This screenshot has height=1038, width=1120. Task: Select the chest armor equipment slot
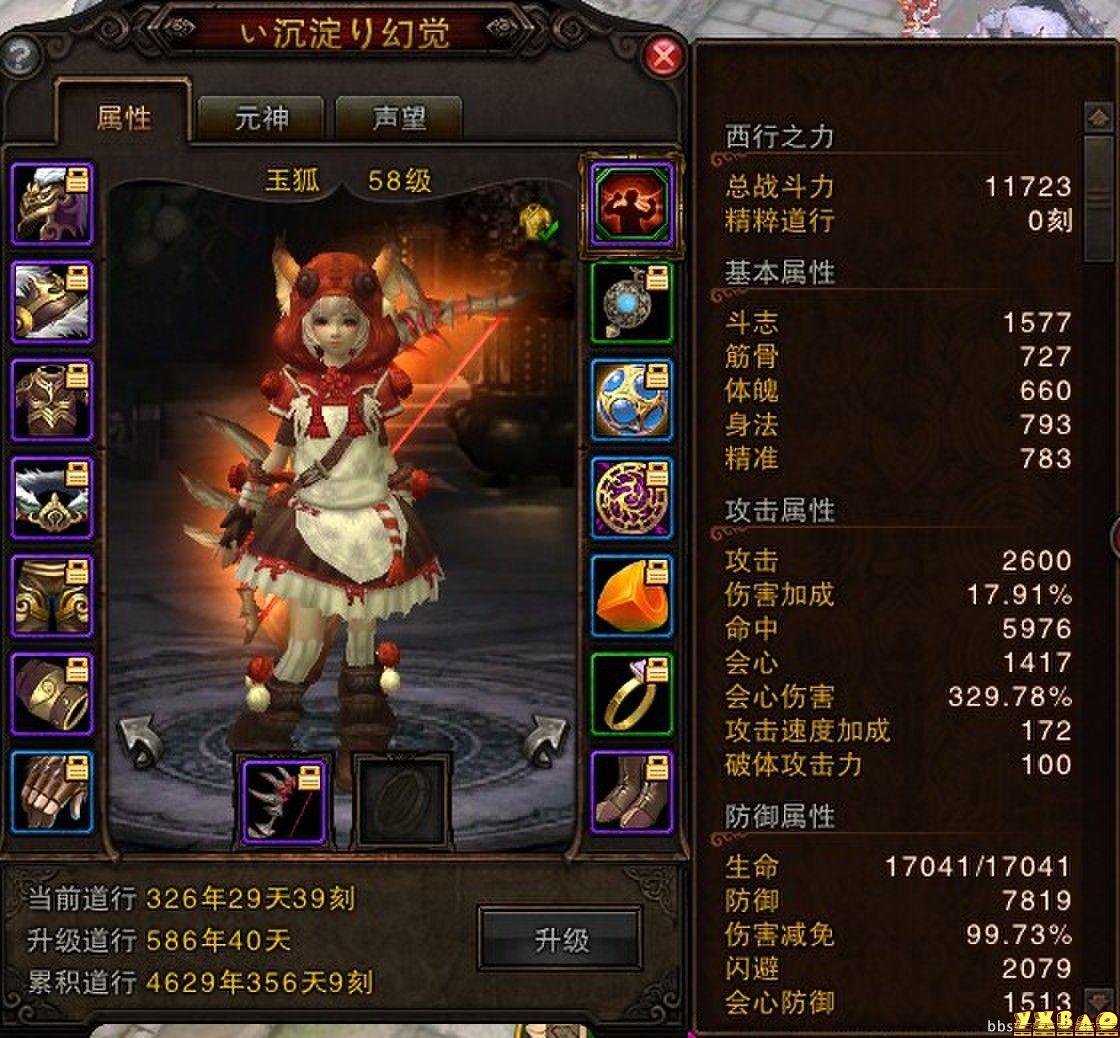[x=52, y=400]
